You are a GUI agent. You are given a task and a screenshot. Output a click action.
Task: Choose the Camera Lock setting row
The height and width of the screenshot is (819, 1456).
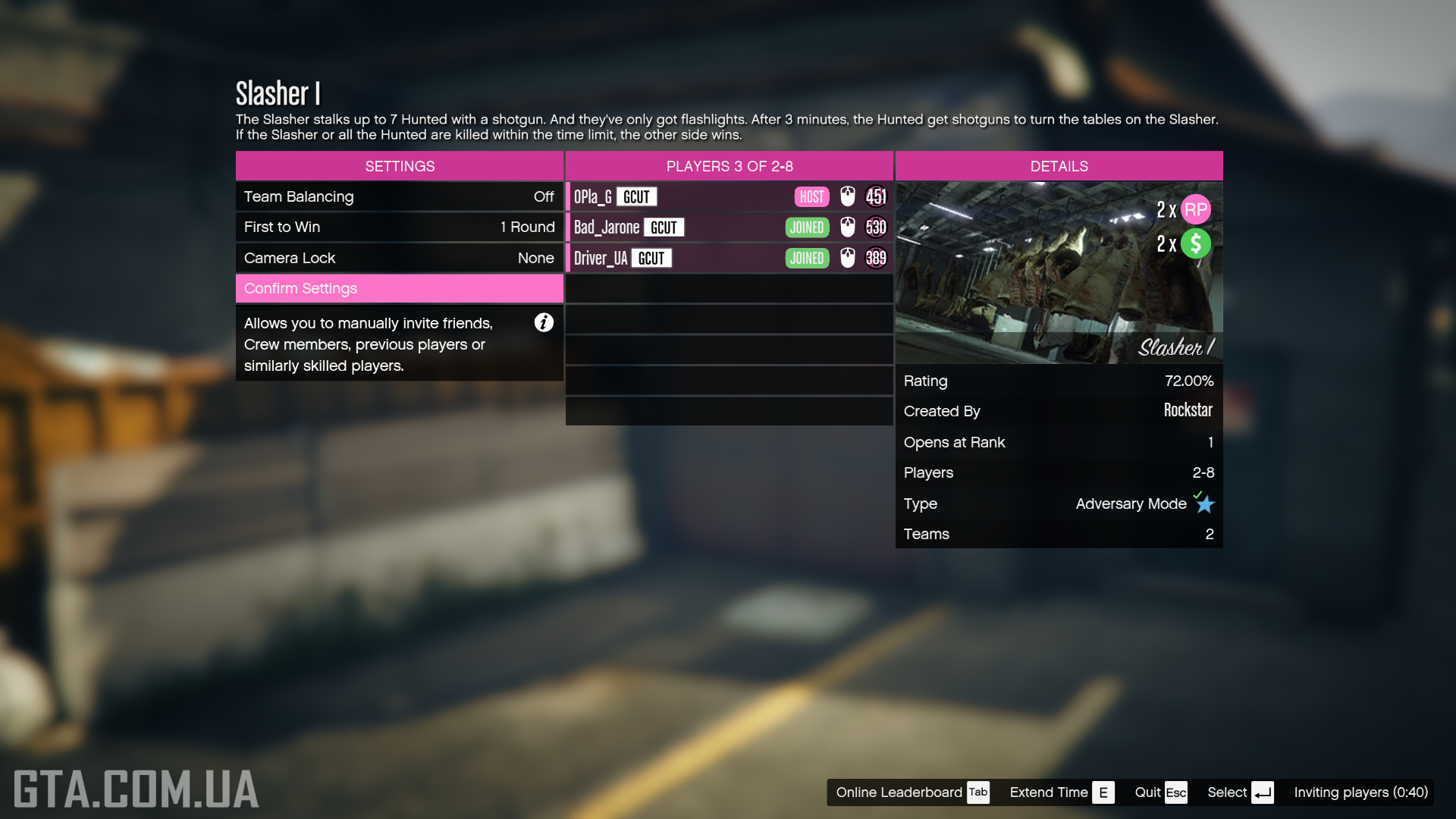point(399,258)
